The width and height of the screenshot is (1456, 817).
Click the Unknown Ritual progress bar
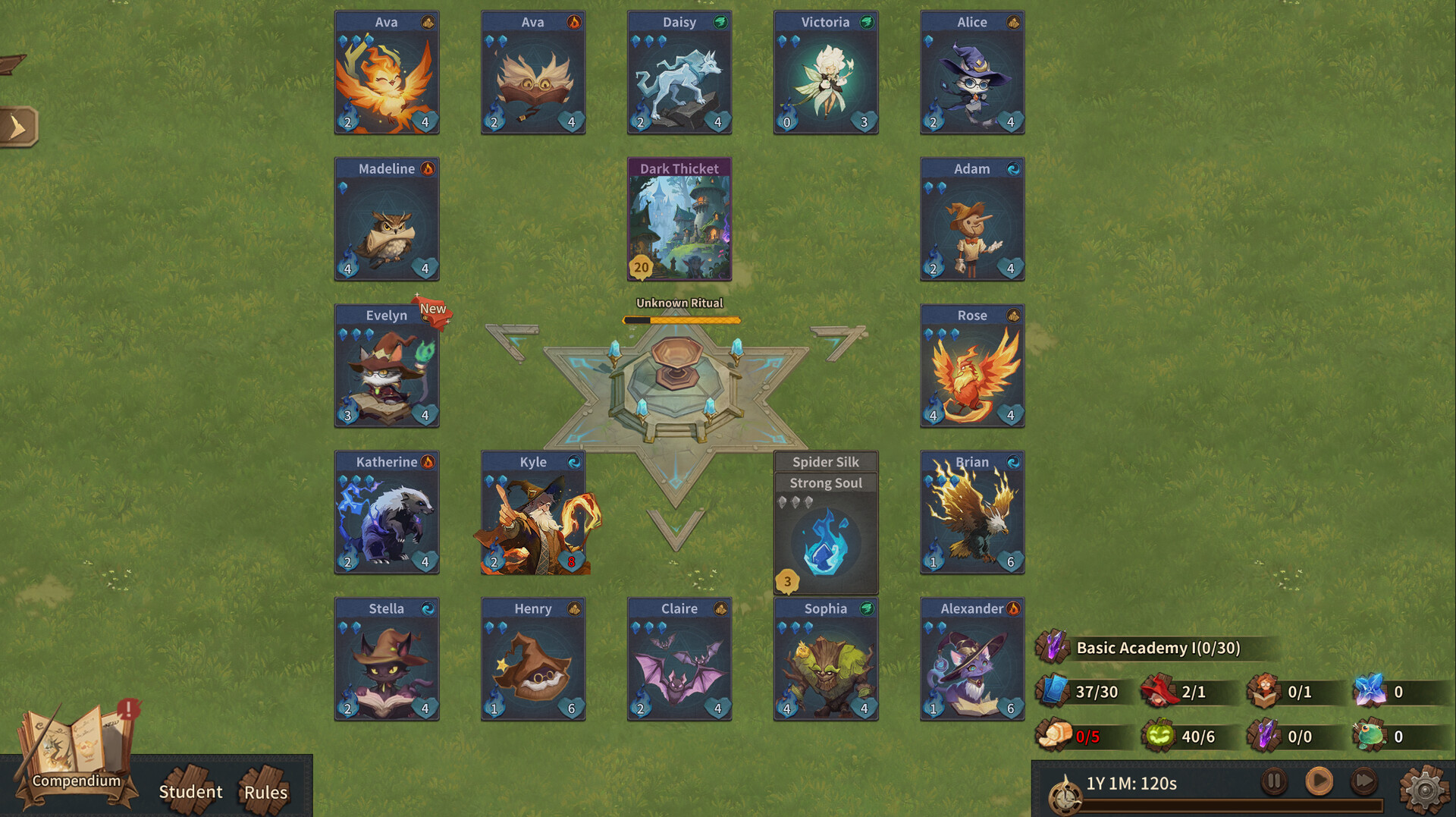(x=679, y=319)
